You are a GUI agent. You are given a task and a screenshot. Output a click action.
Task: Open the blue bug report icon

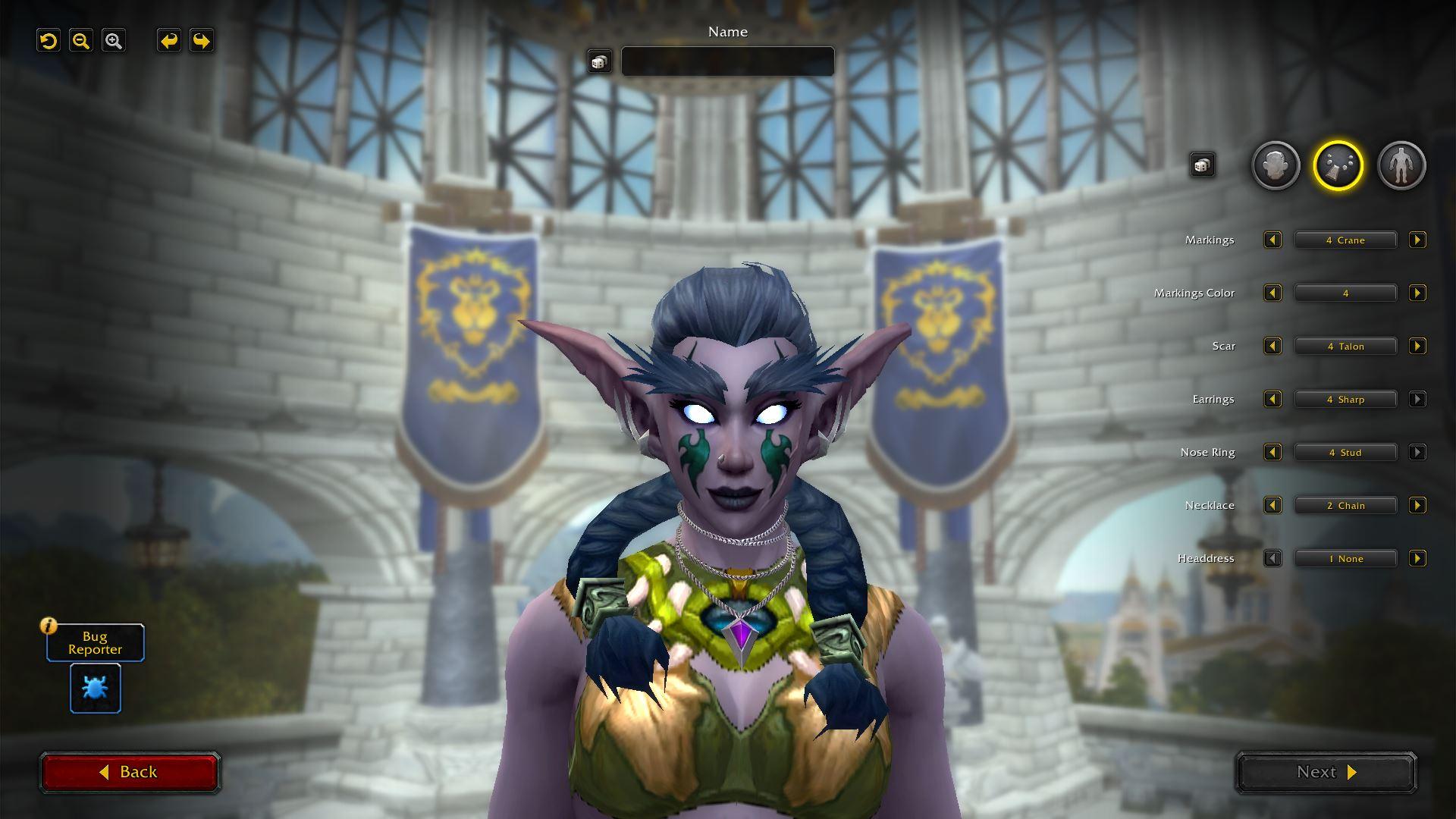(95, 688)
